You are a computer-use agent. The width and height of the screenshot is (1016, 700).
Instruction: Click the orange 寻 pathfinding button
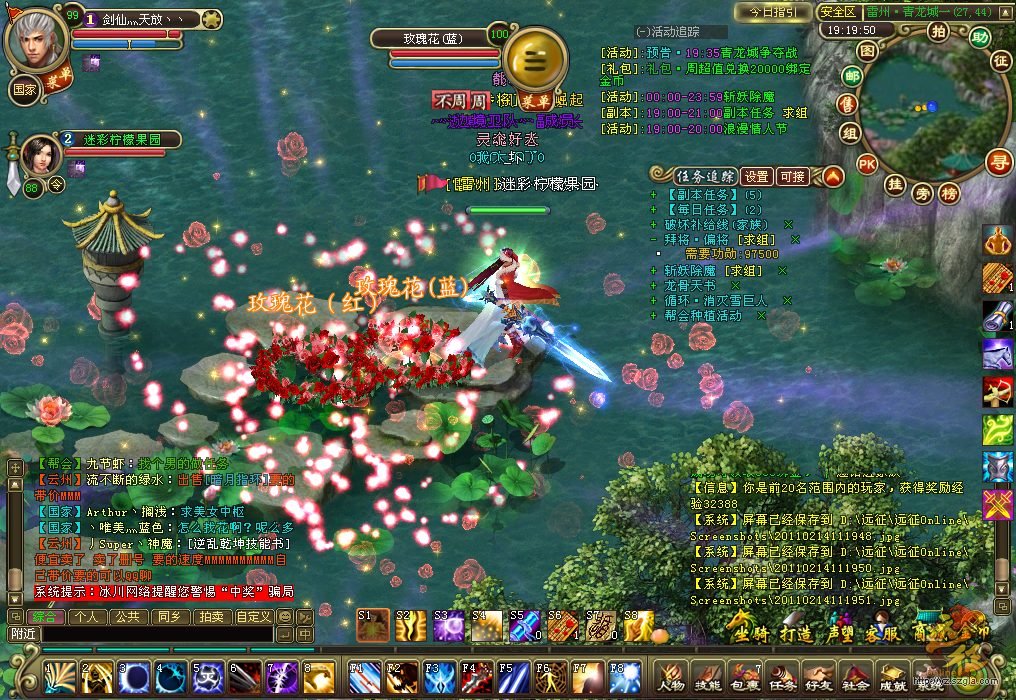[997, 161]
